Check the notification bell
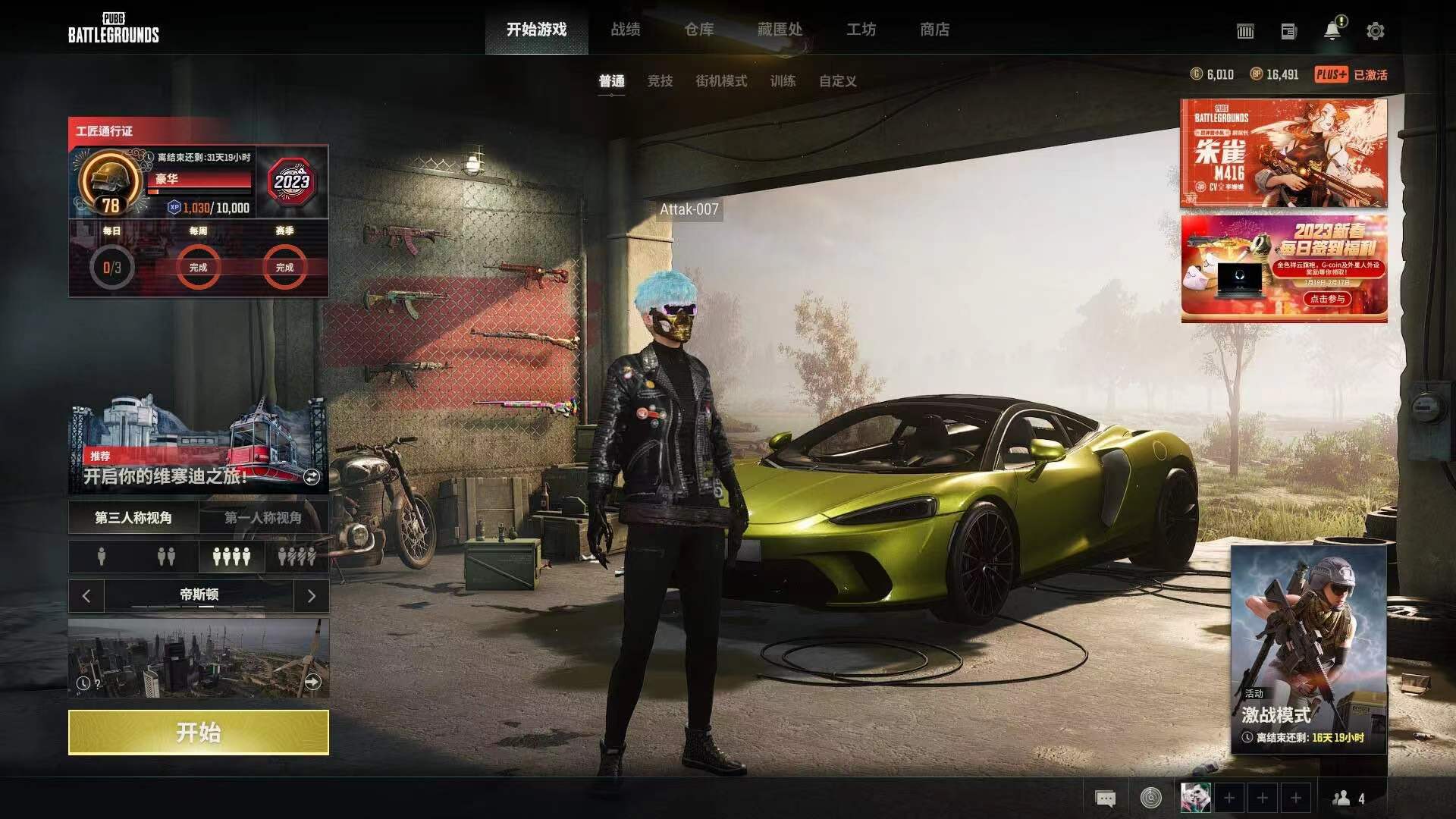The image size is (1456, 819). click(x=1332, y=31)
